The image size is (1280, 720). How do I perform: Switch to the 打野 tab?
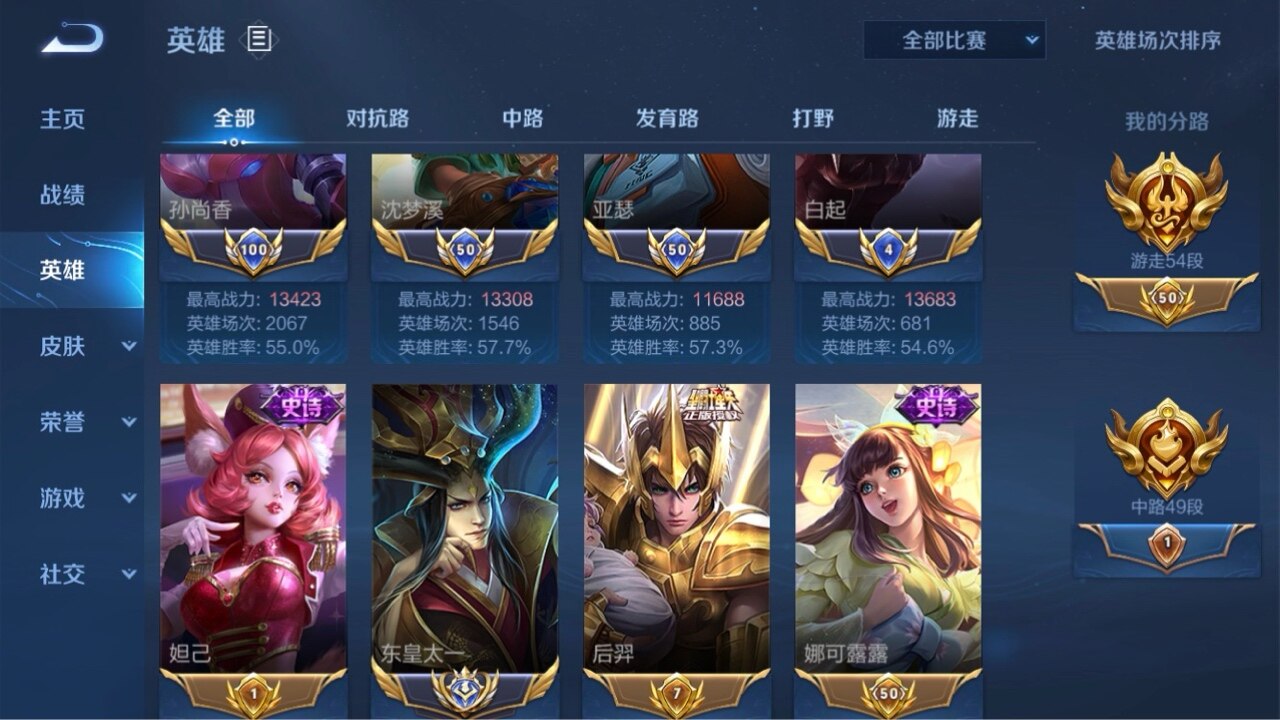pyautogui.click(x=813, y=118)
